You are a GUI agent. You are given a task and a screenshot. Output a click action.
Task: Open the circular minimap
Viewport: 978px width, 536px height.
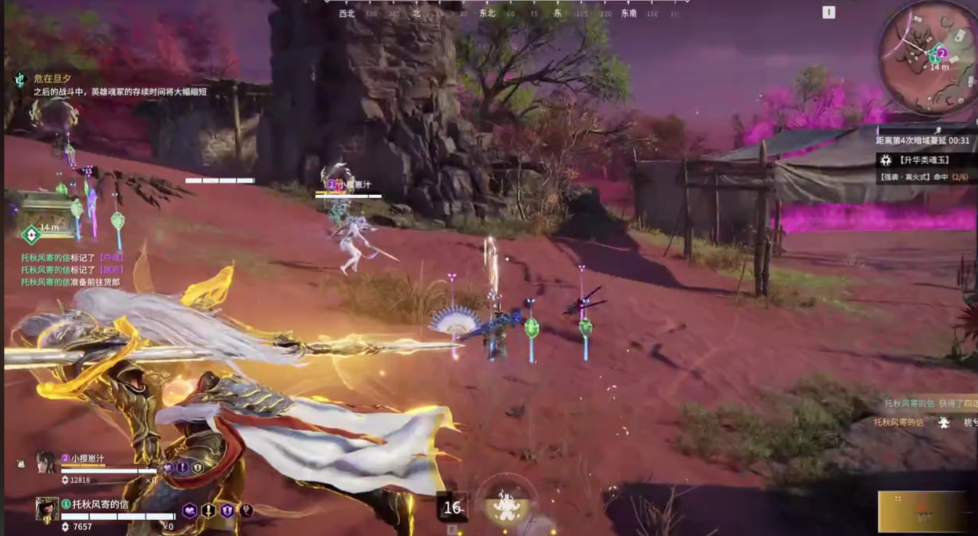926,55
